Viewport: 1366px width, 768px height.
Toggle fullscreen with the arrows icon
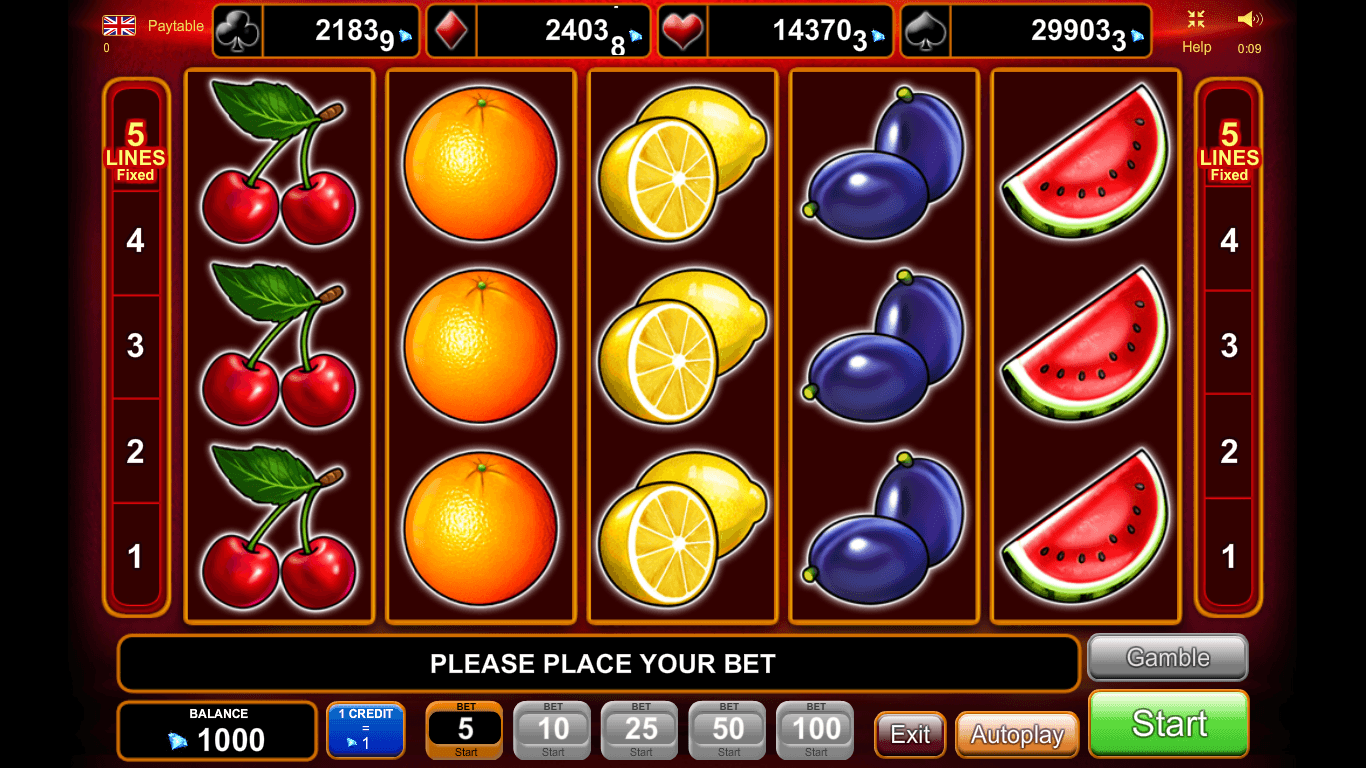pyautogui.click(x=1196, y=19)
